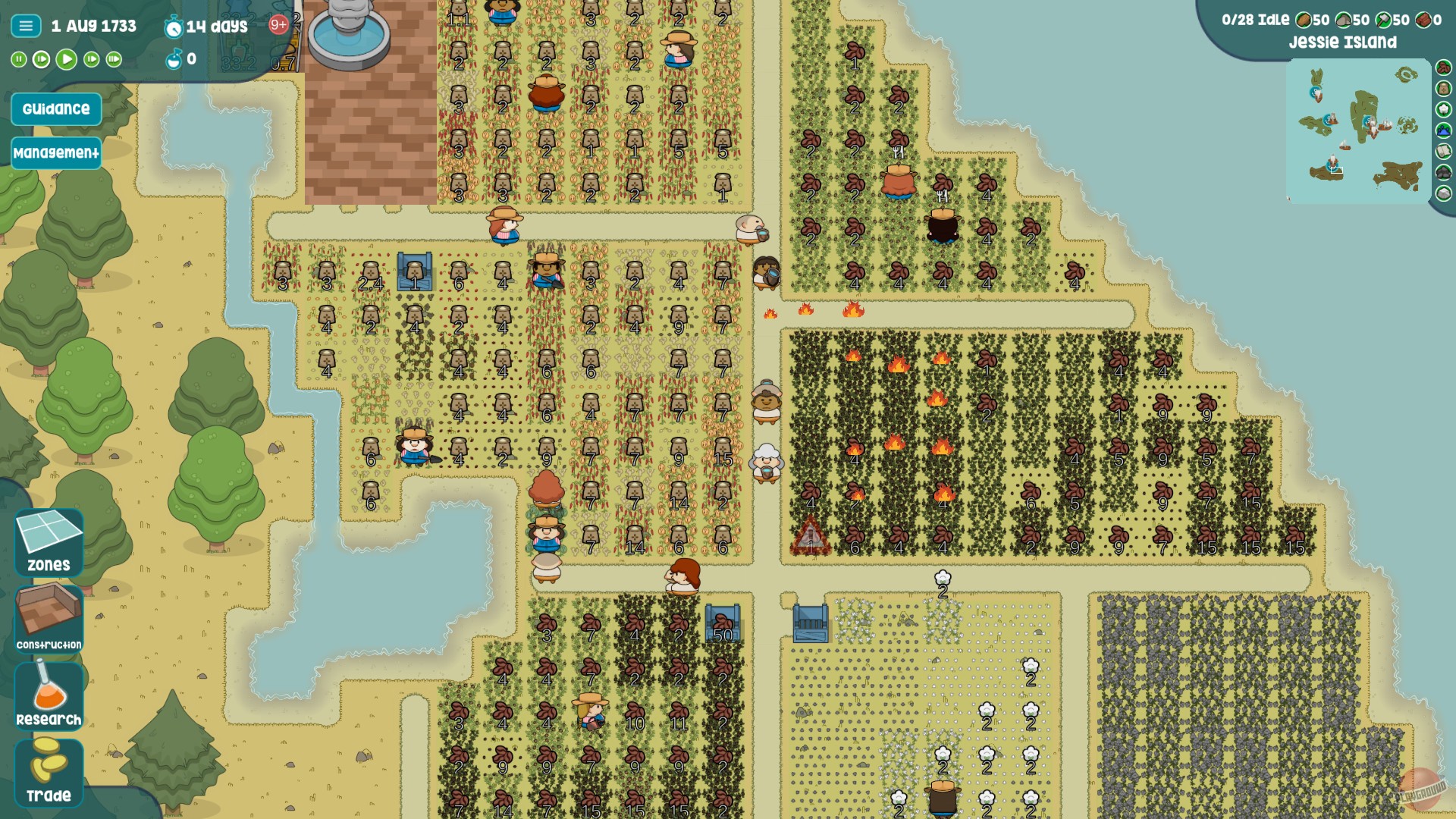
Task: Expand the Management+ panel
Action: pyautogui.click(x=55, y=152)
